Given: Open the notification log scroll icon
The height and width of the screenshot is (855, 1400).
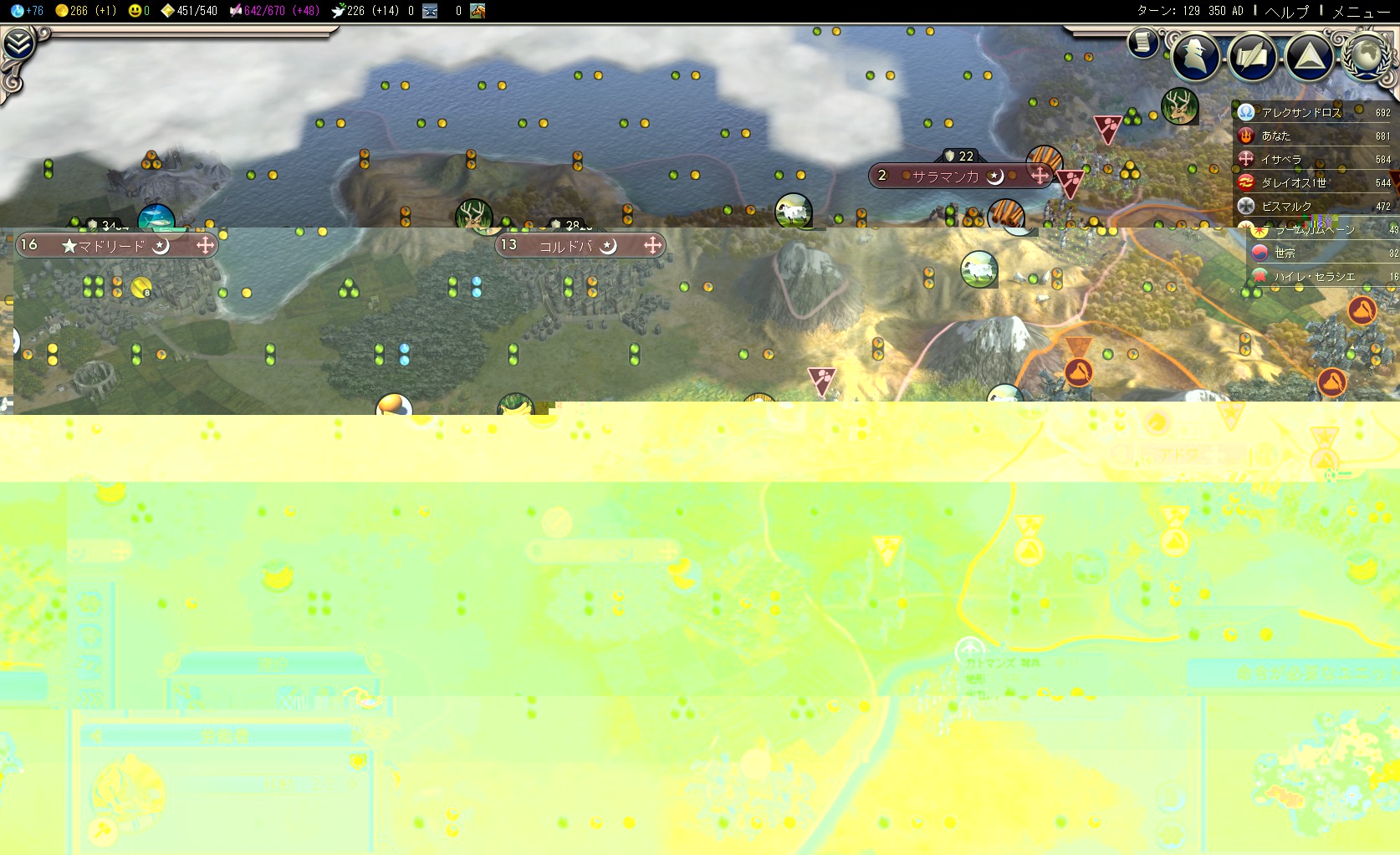Looking at the screenshot, I should pos(1141,39).
